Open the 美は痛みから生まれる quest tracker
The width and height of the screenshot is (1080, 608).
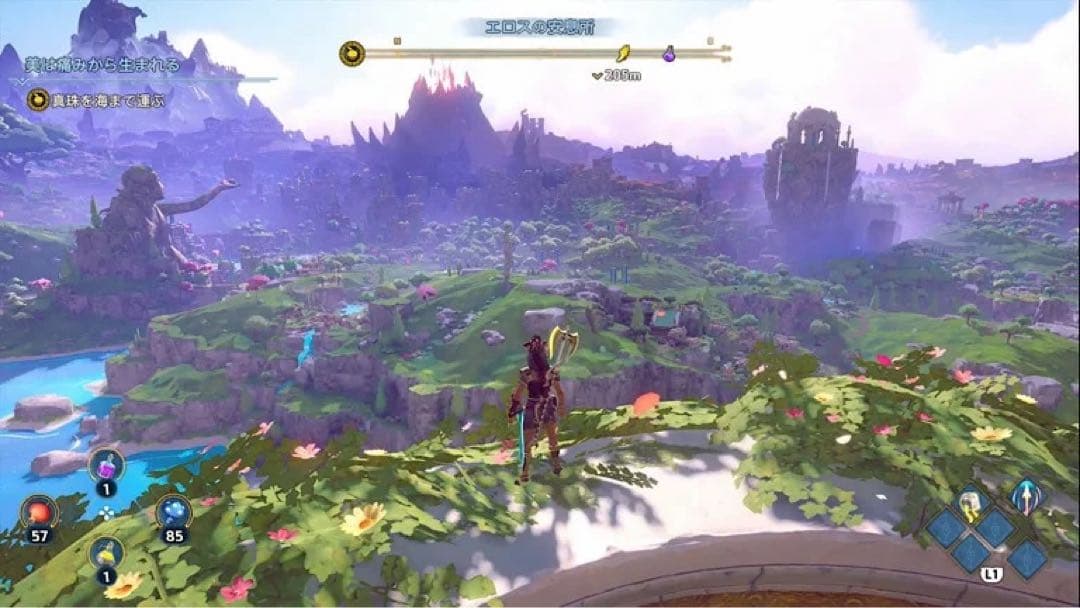point(104,66)
